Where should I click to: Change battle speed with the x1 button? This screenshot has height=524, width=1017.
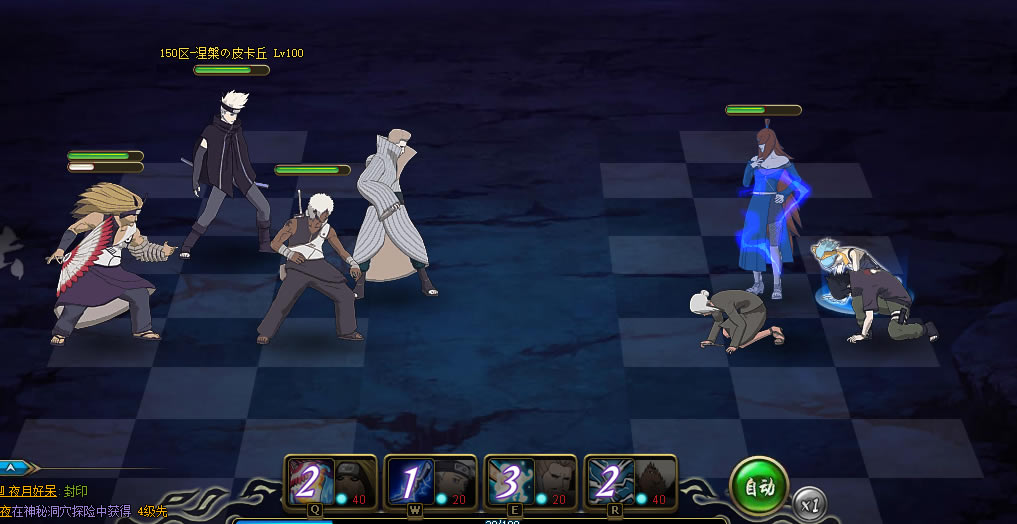(x=811, y=505)
